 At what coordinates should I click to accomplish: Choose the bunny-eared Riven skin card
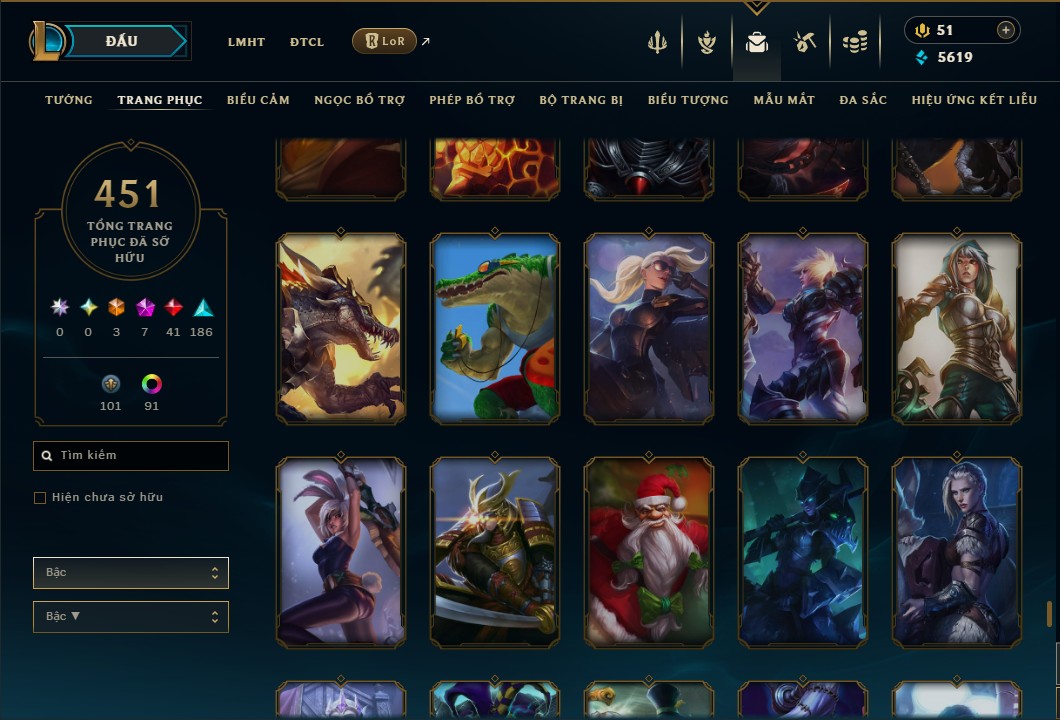point(341,551)
